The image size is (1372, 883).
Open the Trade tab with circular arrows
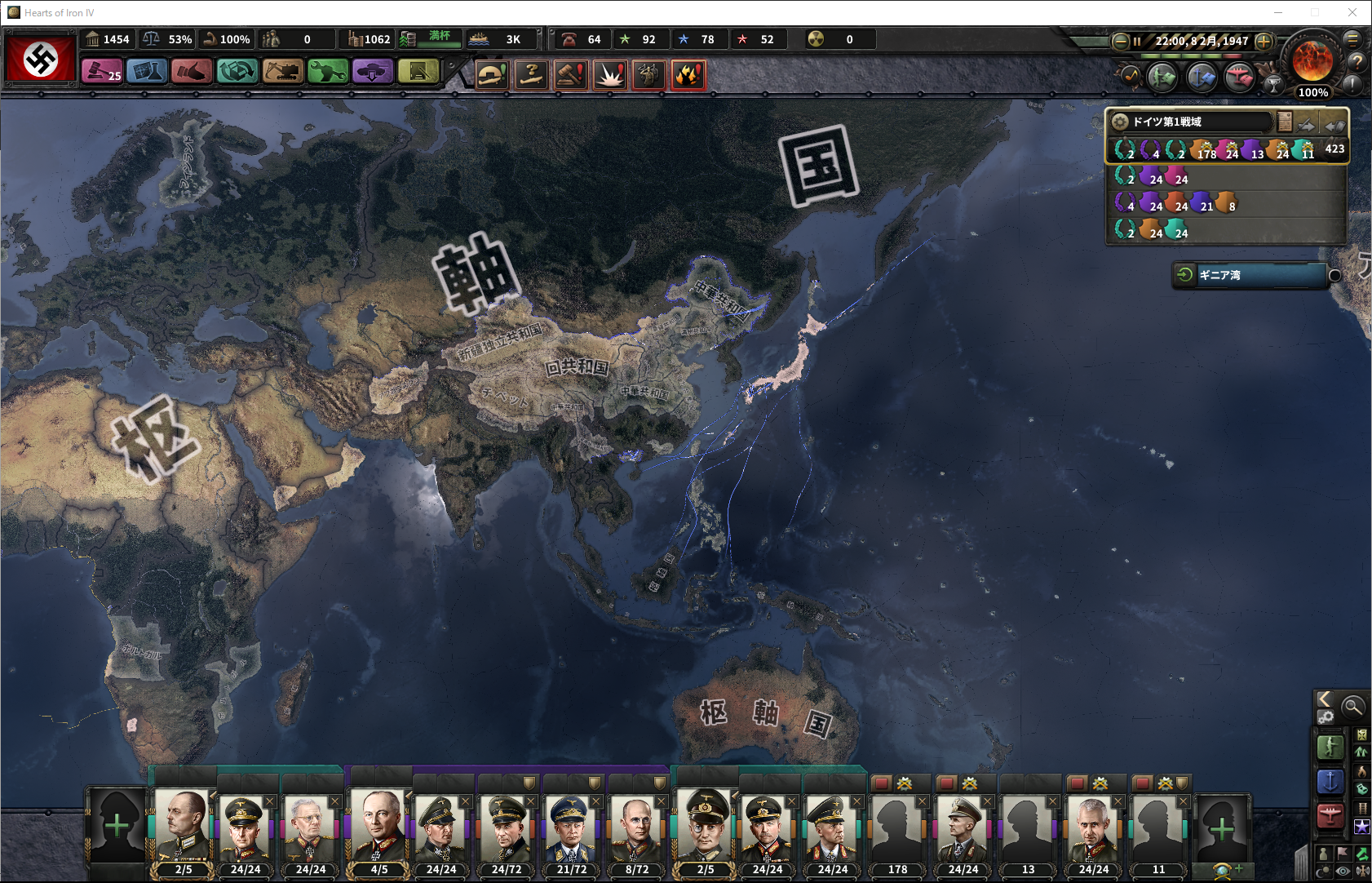[237, 73]
